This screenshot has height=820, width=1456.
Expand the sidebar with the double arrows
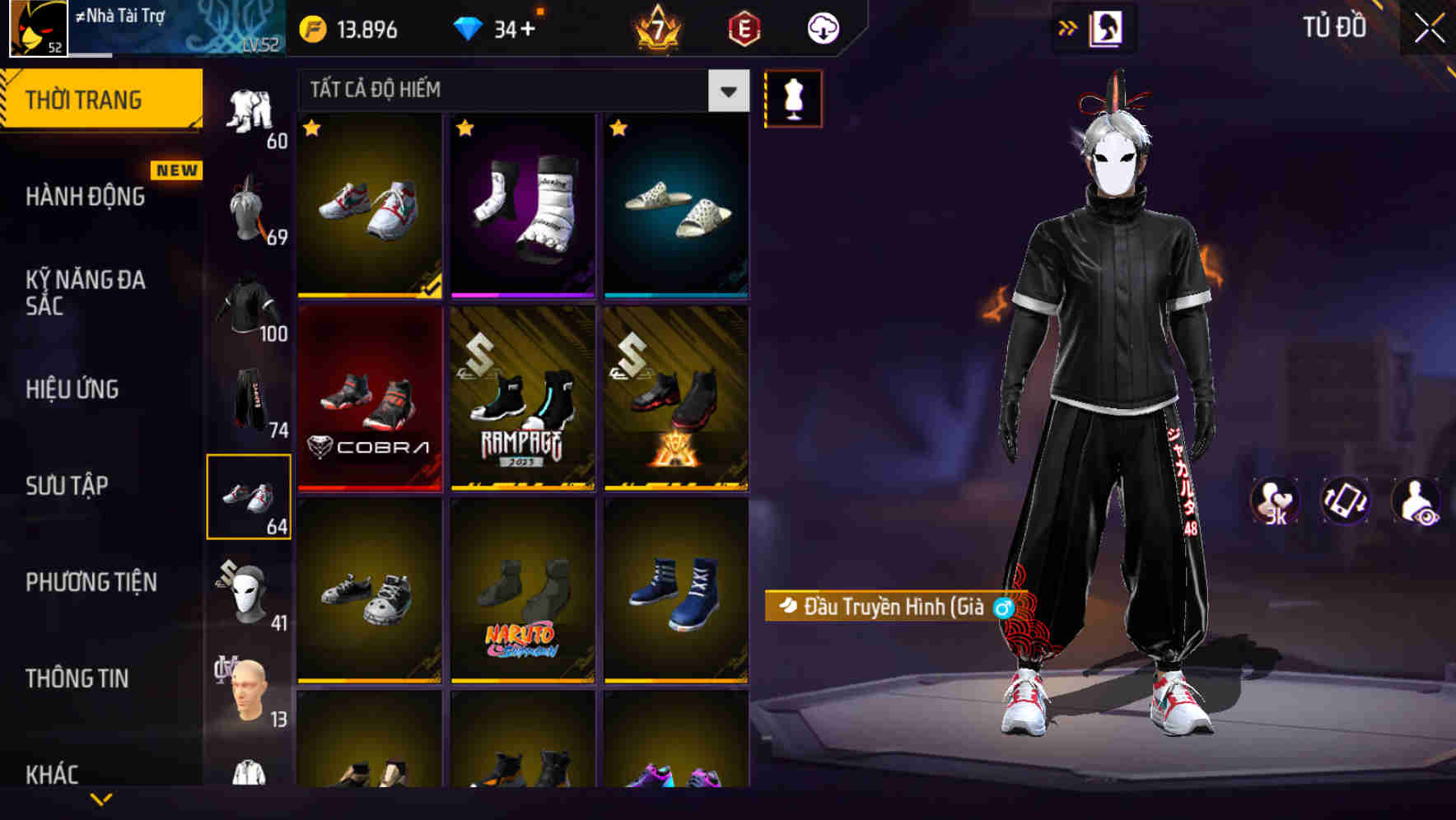coord(1069,27)
